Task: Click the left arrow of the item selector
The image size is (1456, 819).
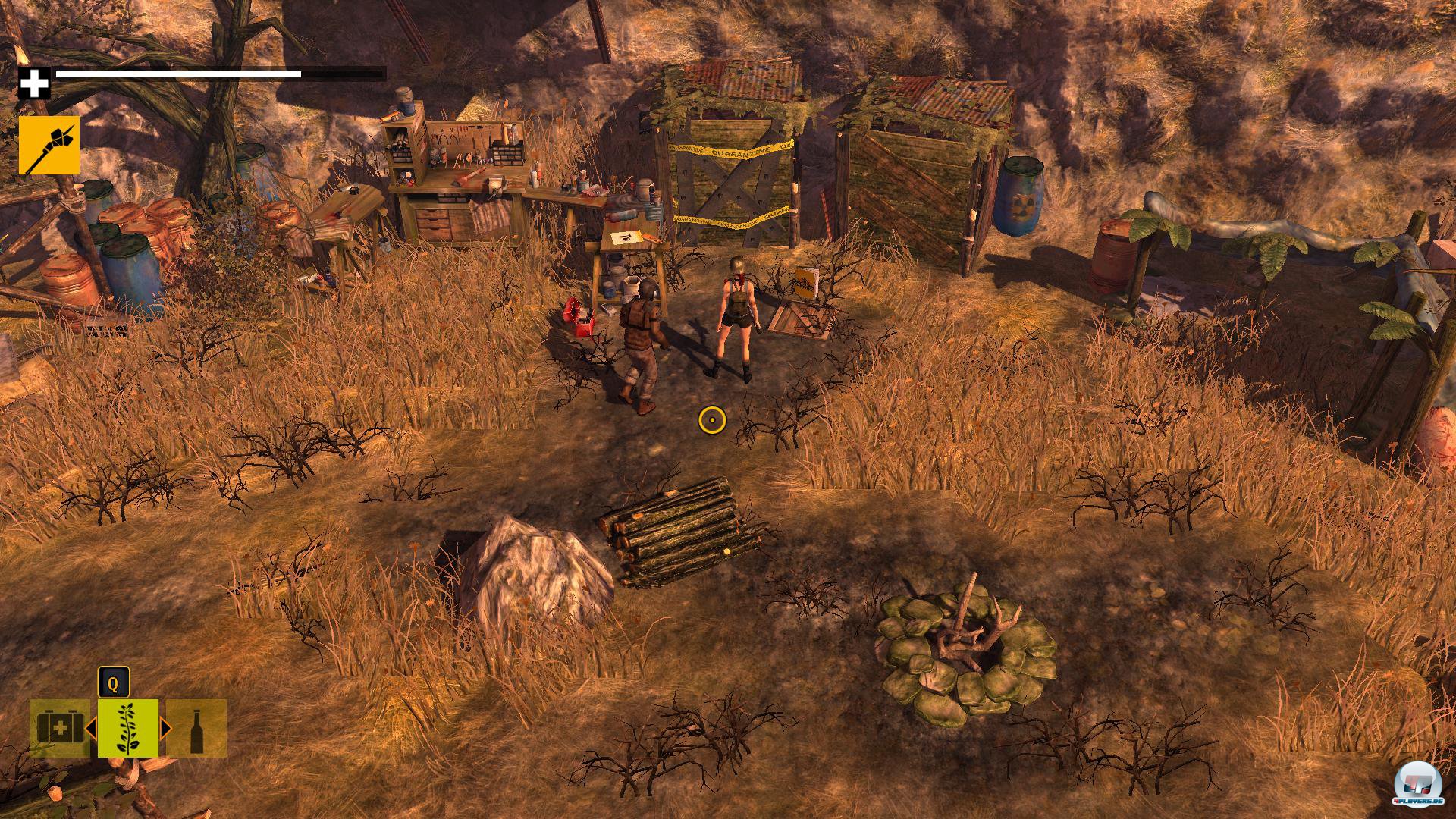Action: [90, 729]
